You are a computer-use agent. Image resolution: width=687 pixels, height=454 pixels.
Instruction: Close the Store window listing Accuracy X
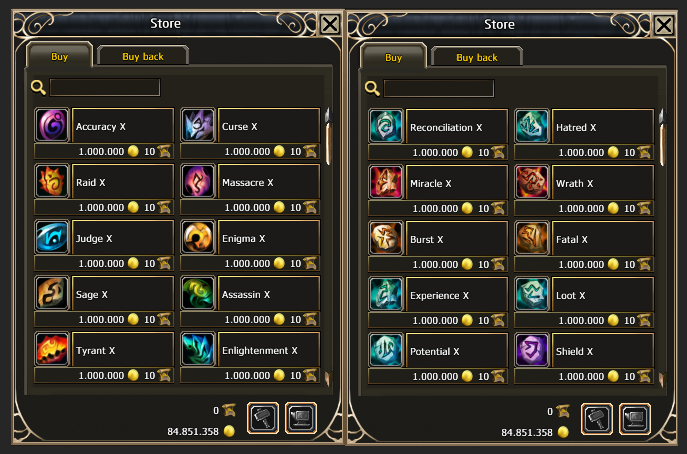pyautogui.click(x=330, y=24)
